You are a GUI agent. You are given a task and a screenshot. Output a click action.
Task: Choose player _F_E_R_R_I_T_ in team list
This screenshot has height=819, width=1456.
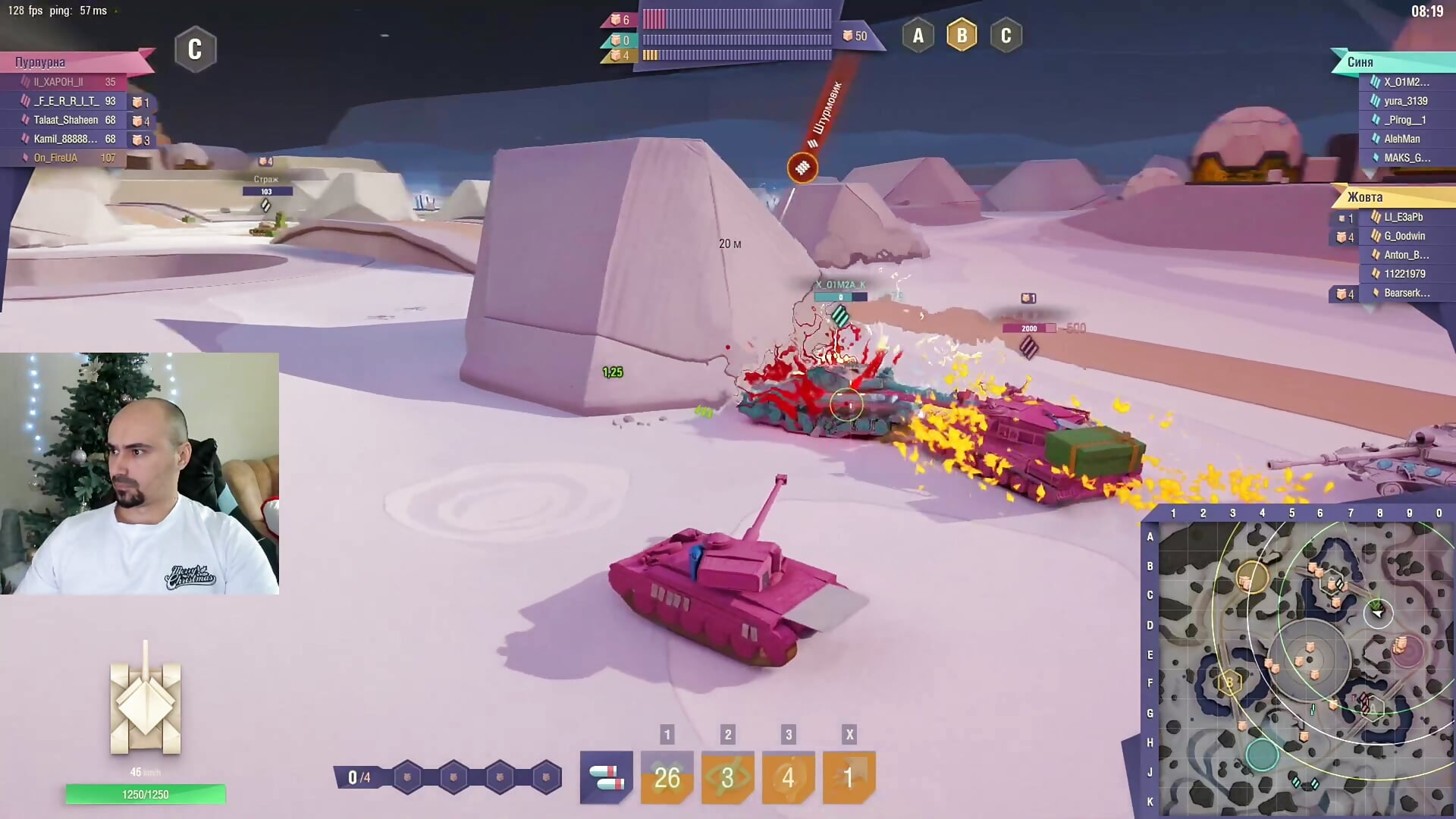67,101
